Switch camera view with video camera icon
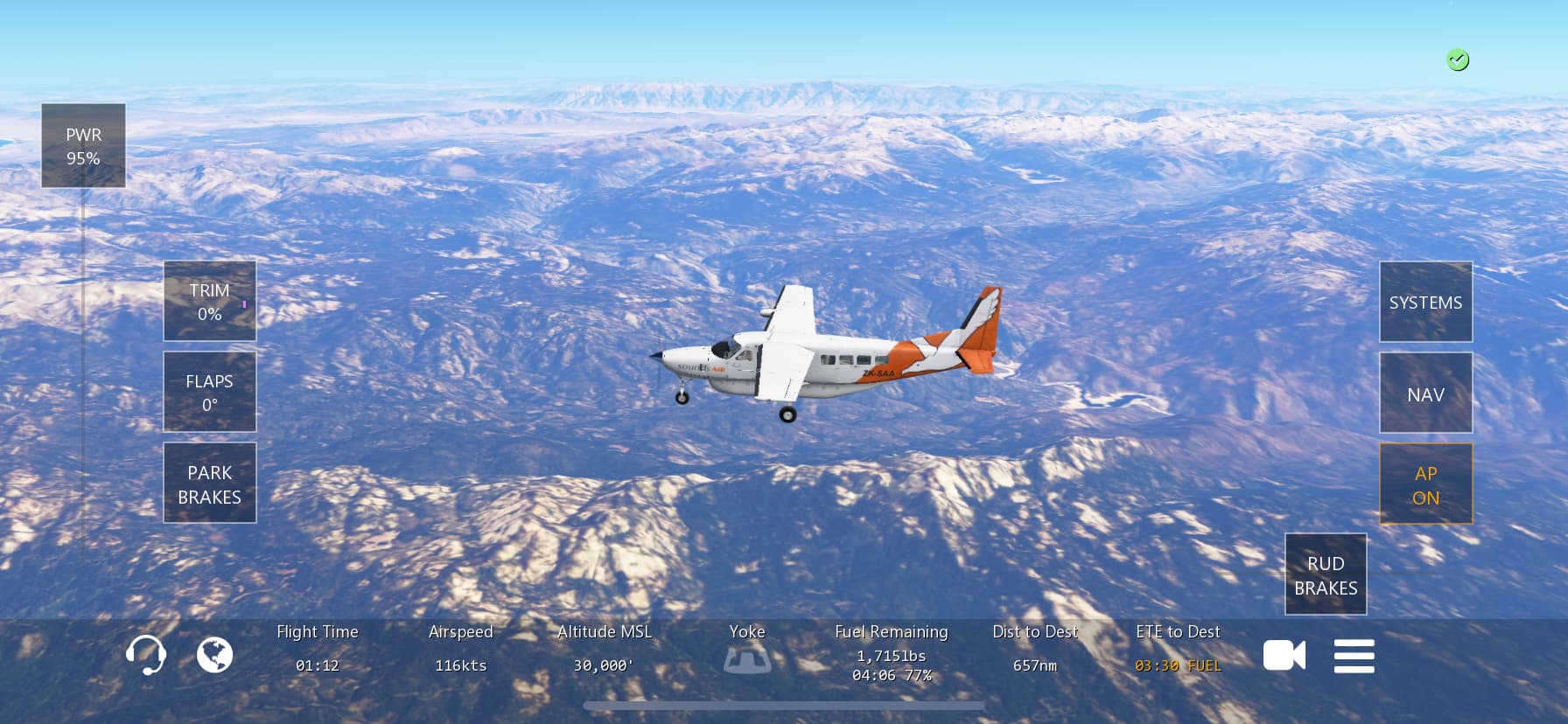1568x724 pixels. click(1284, 656)
